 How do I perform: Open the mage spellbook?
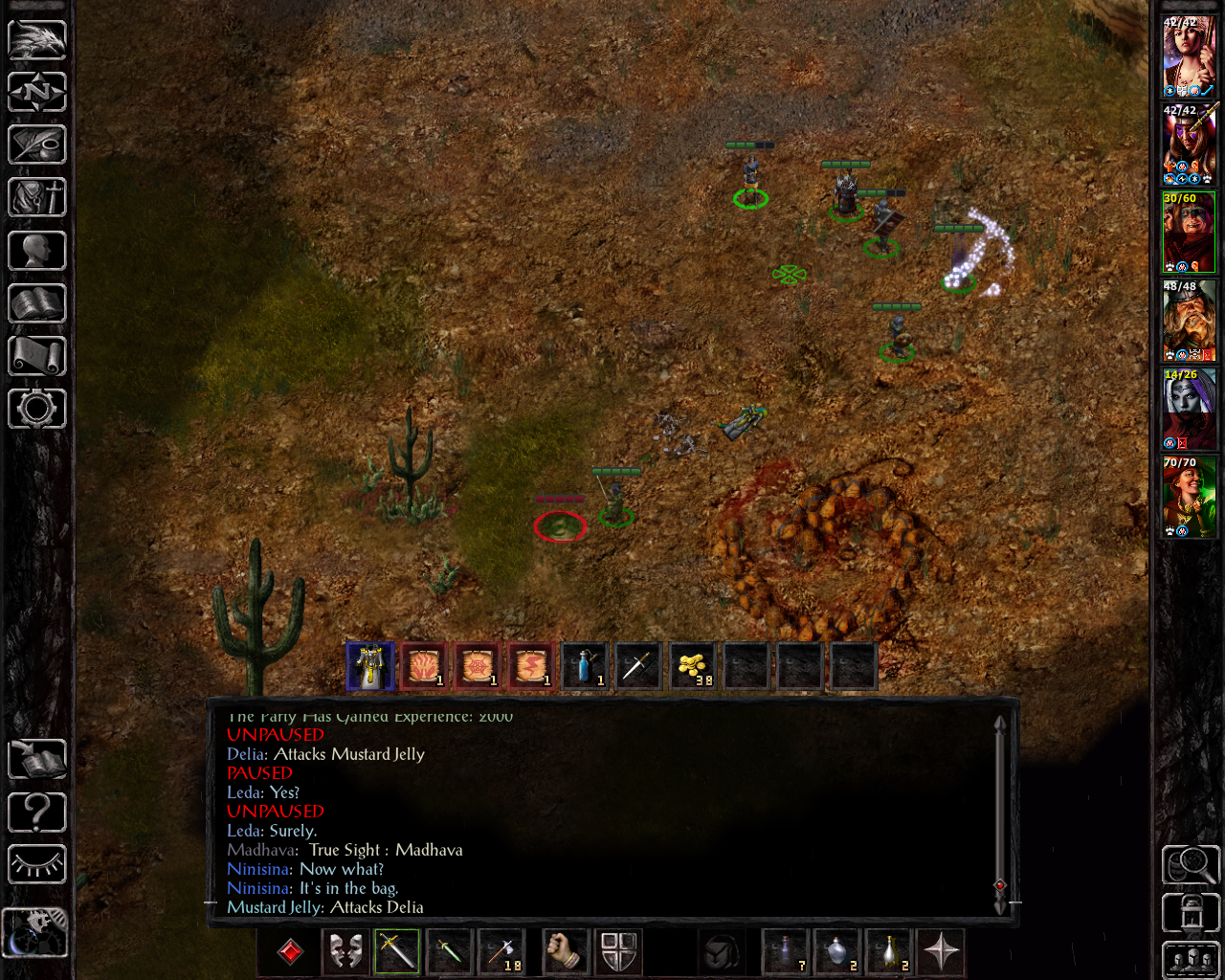coord(36,303)
